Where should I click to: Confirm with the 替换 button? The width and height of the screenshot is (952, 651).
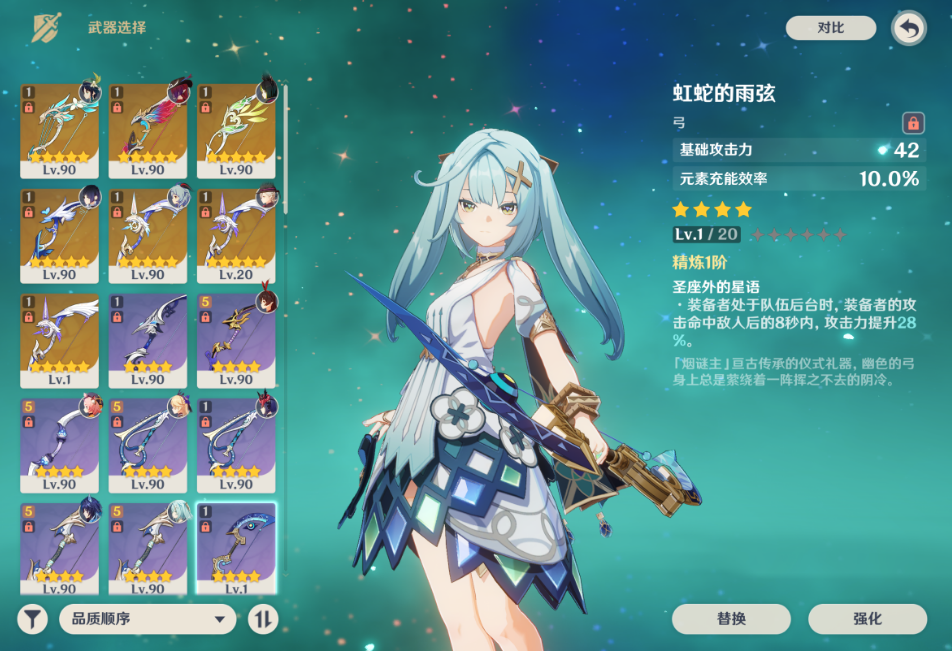[x=731, y=619]
